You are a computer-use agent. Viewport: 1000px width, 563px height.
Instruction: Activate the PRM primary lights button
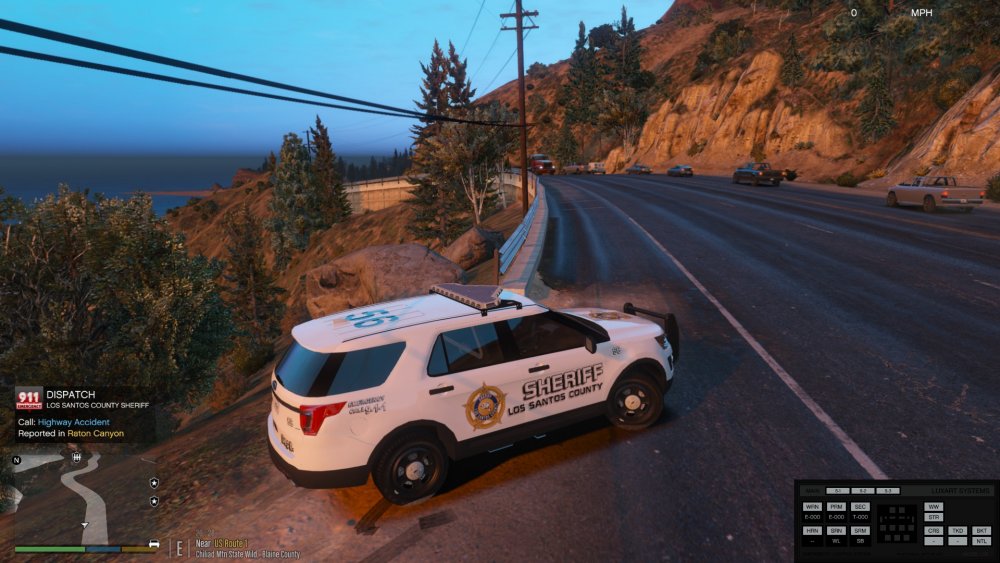coord(837,507)
